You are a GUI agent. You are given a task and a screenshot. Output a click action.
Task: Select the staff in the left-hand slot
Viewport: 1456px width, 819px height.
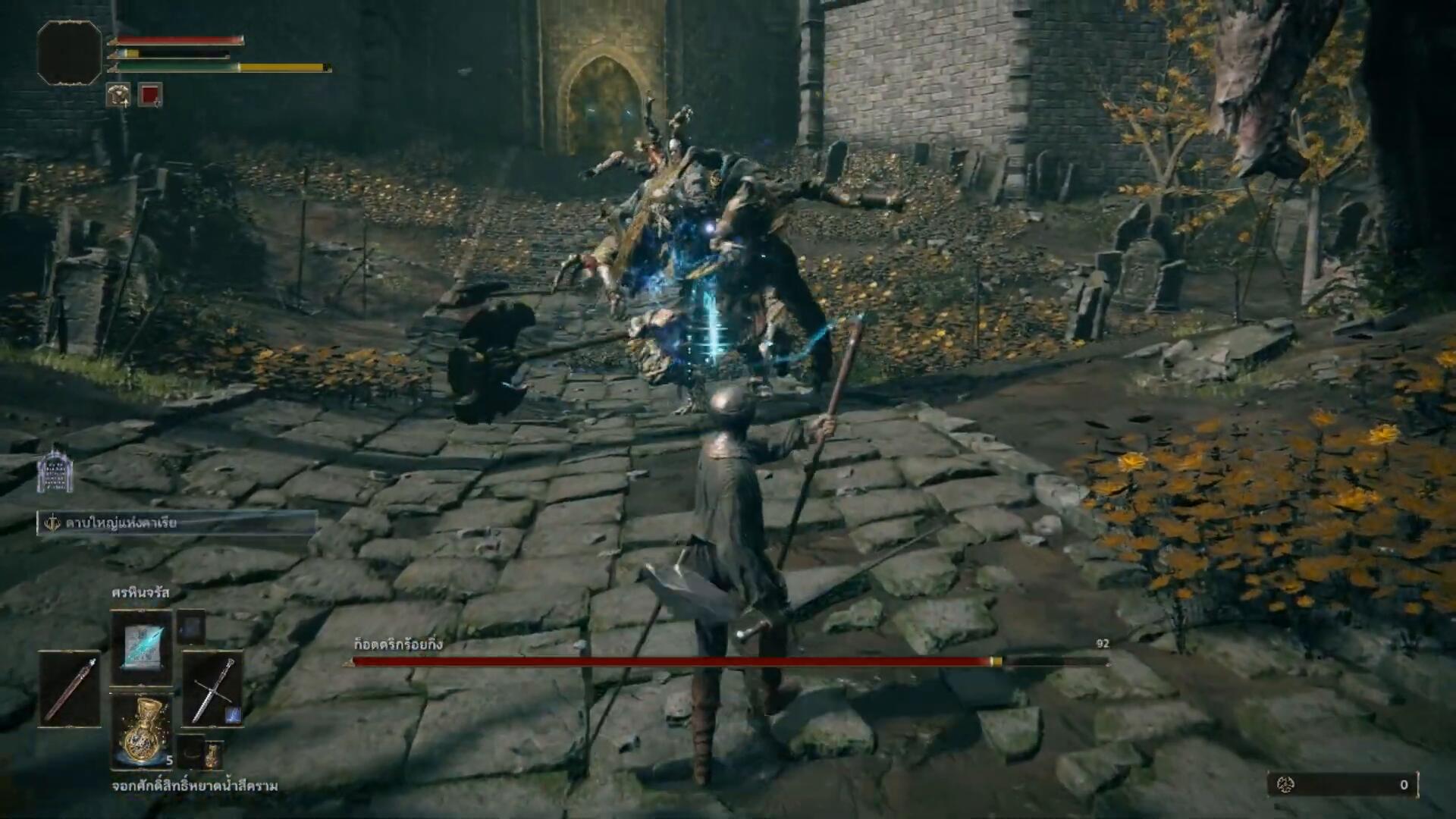pos(70,689)
